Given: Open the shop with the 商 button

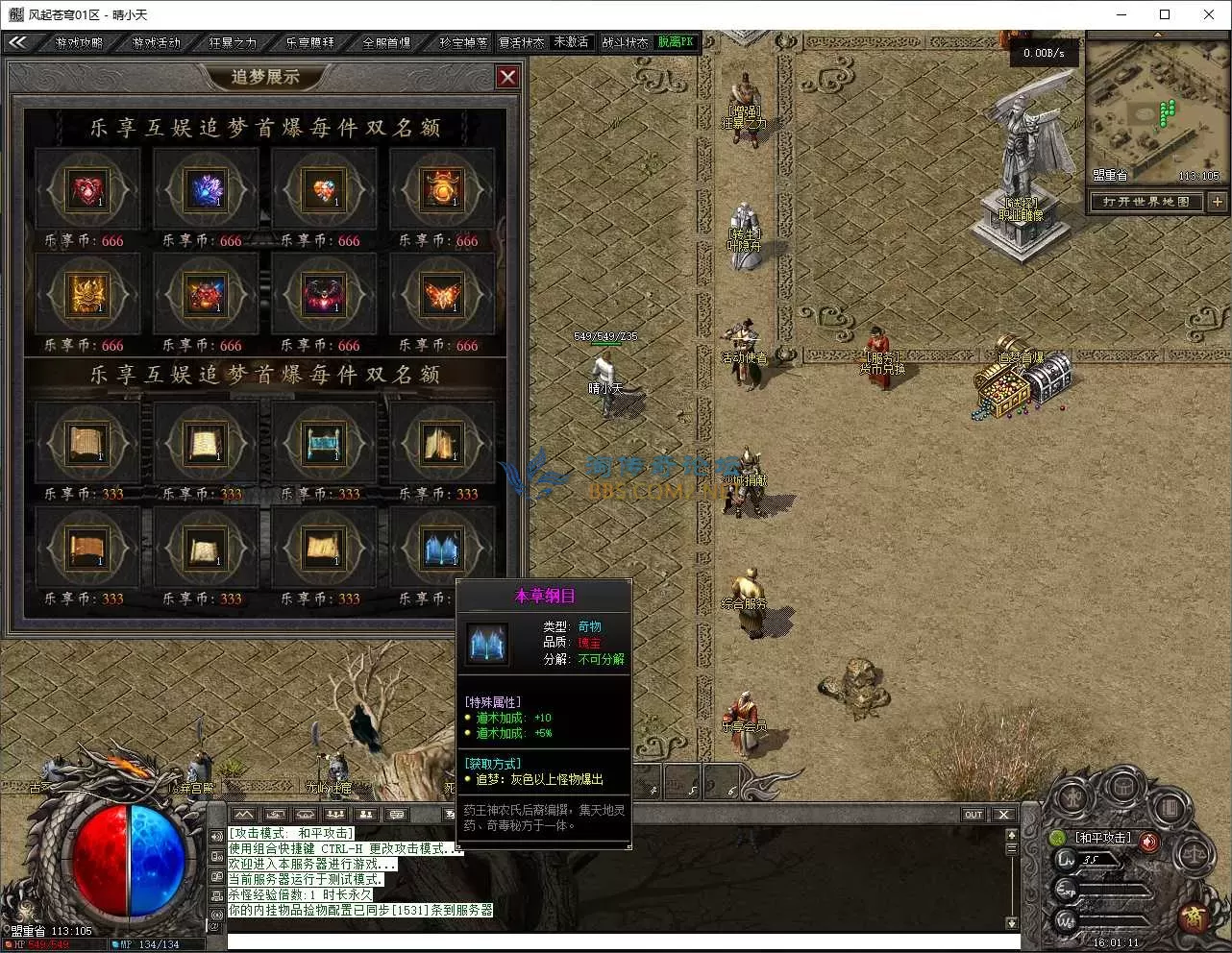Looking at the screenshot, I should [x=1195, y=917].
